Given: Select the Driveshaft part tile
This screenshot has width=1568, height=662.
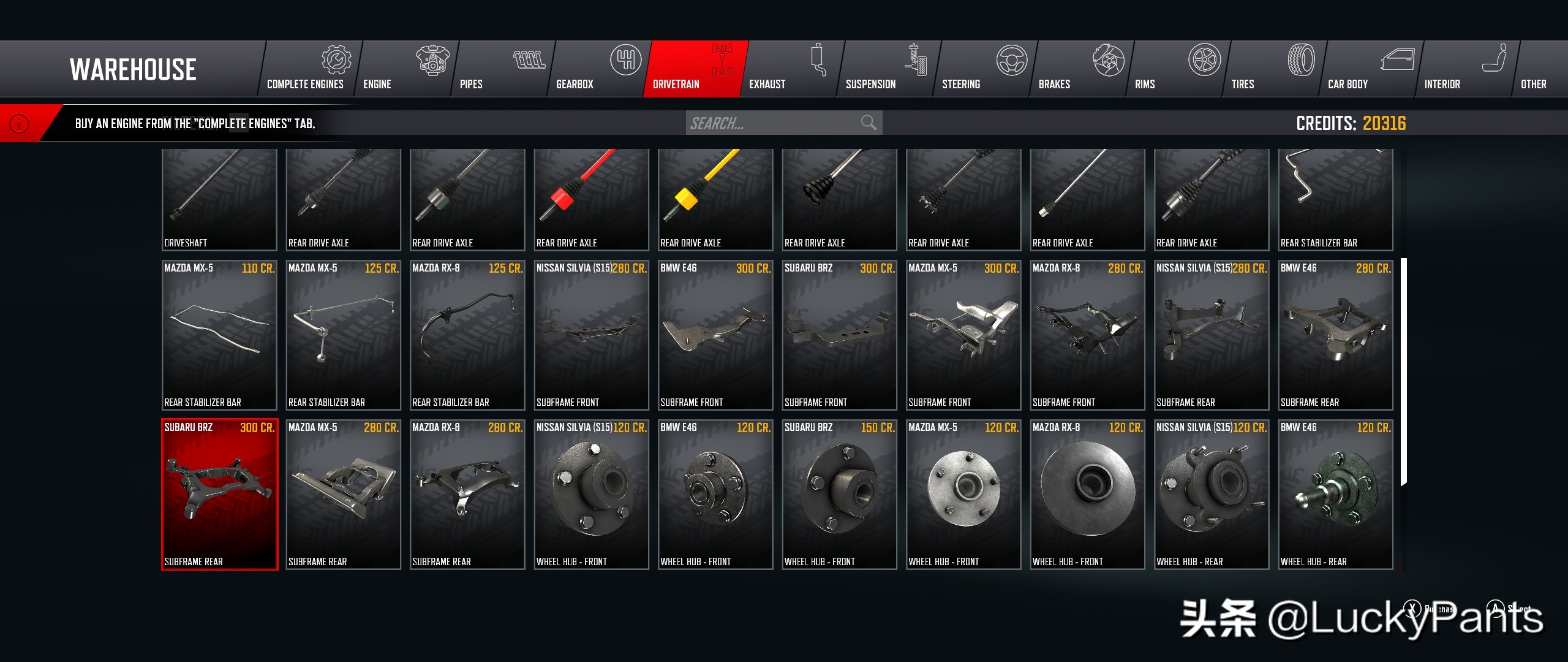Looking at the screenshot, I should click(219, 199).
